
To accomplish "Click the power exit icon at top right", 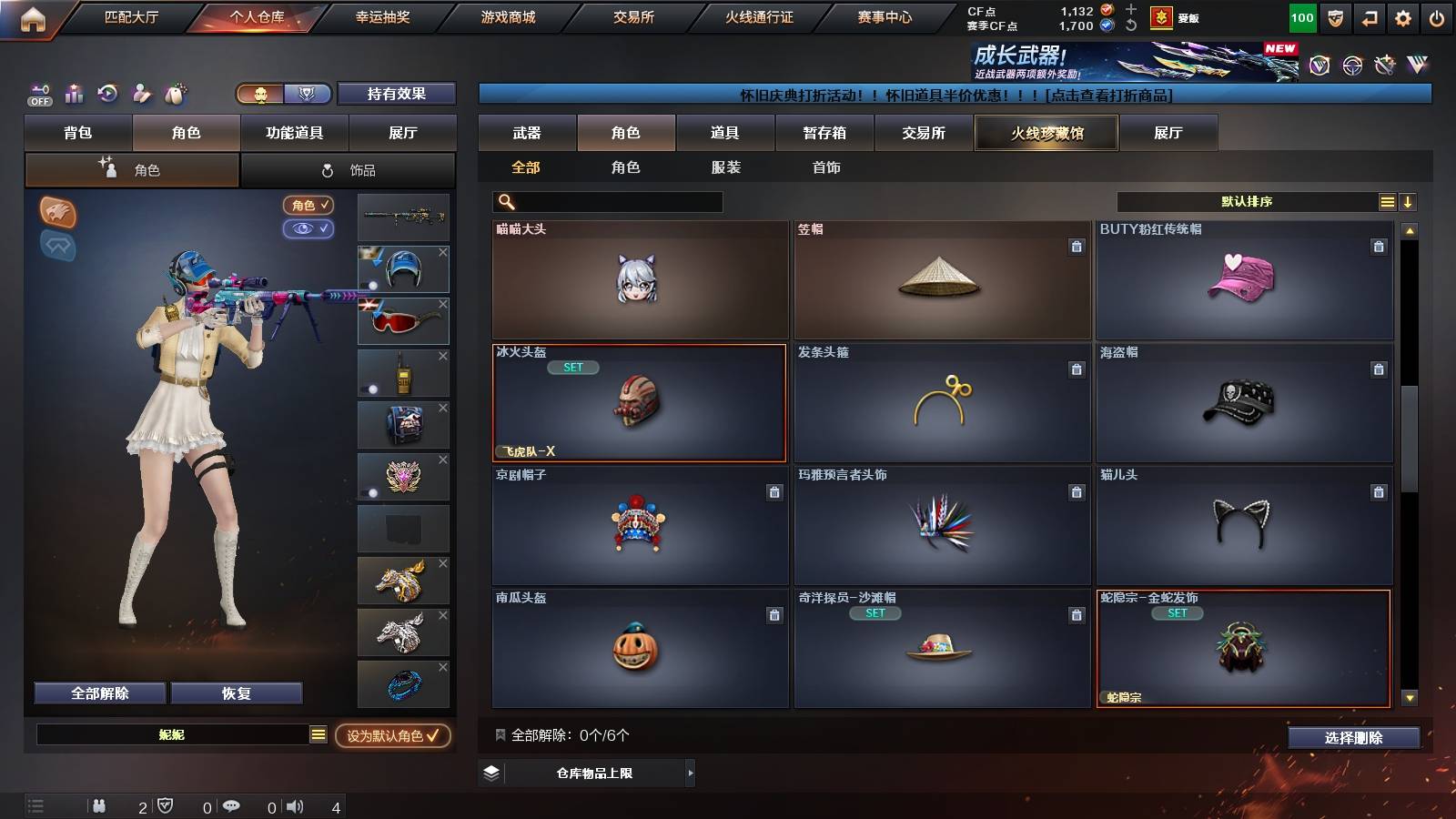I will pos(1438,15).
